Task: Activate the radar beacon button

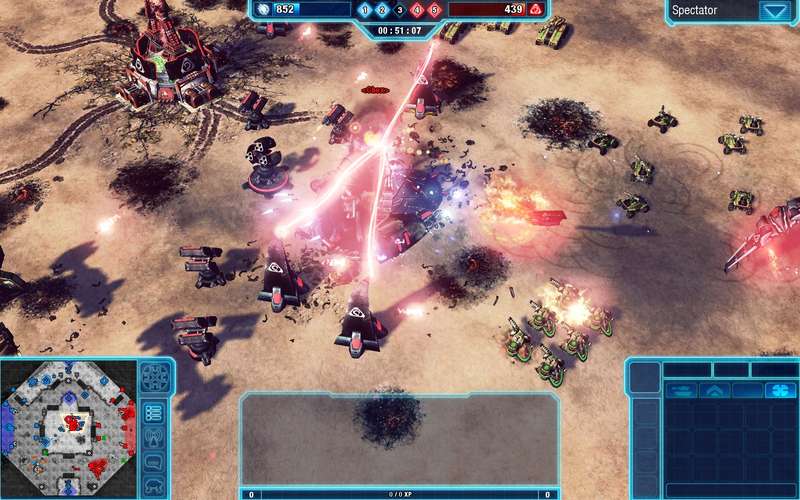Action: [154, 437]
